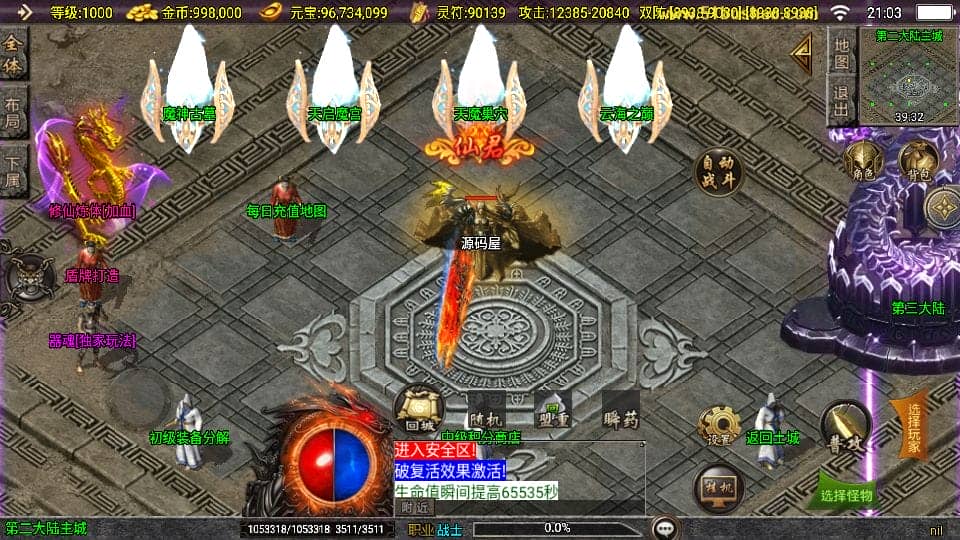Use the 随机 random teleport slot
The image size is (960, 540).
487,410
